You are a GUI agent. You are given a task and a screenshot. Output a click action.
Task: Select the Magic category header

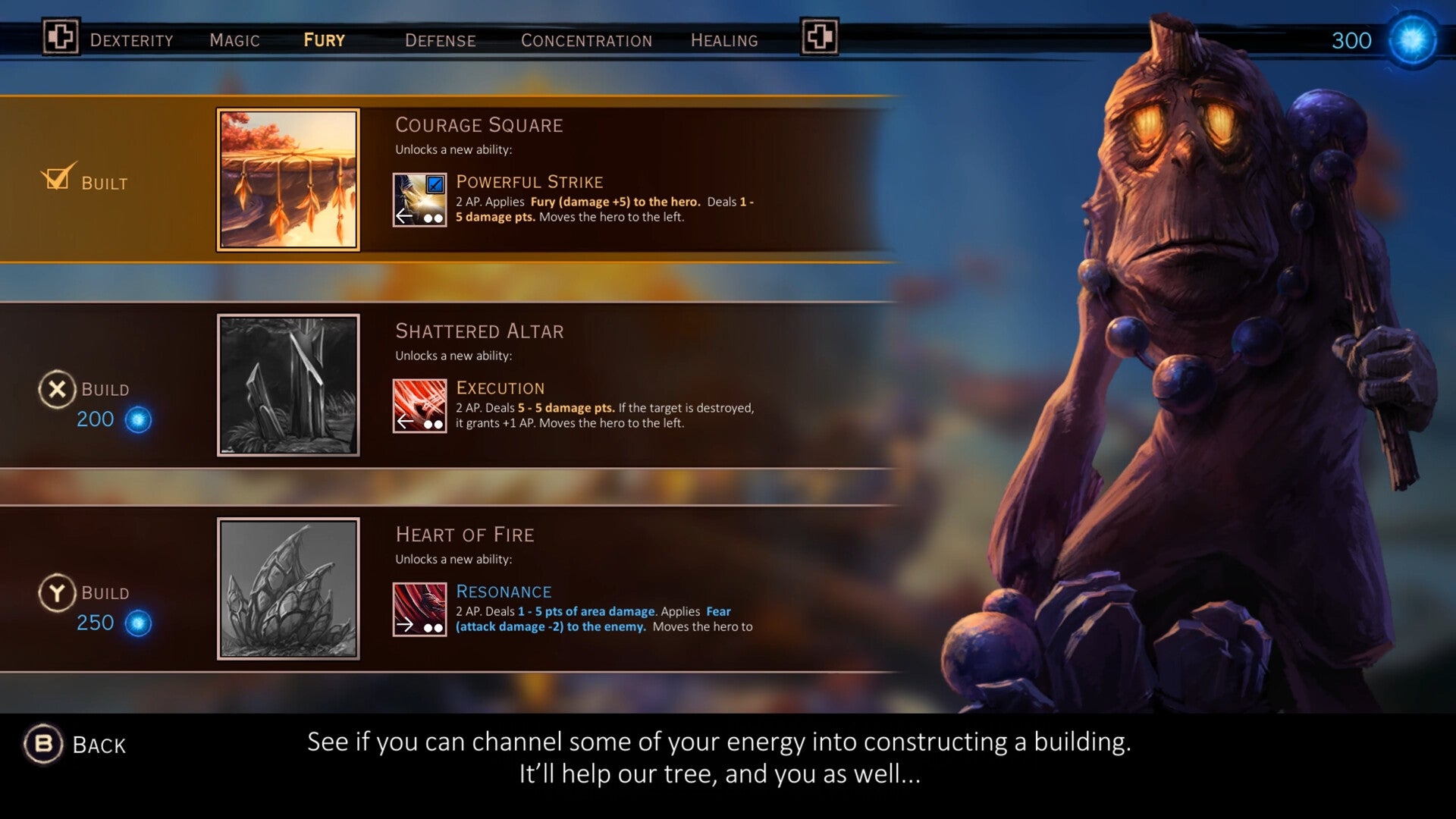(233, 40)
